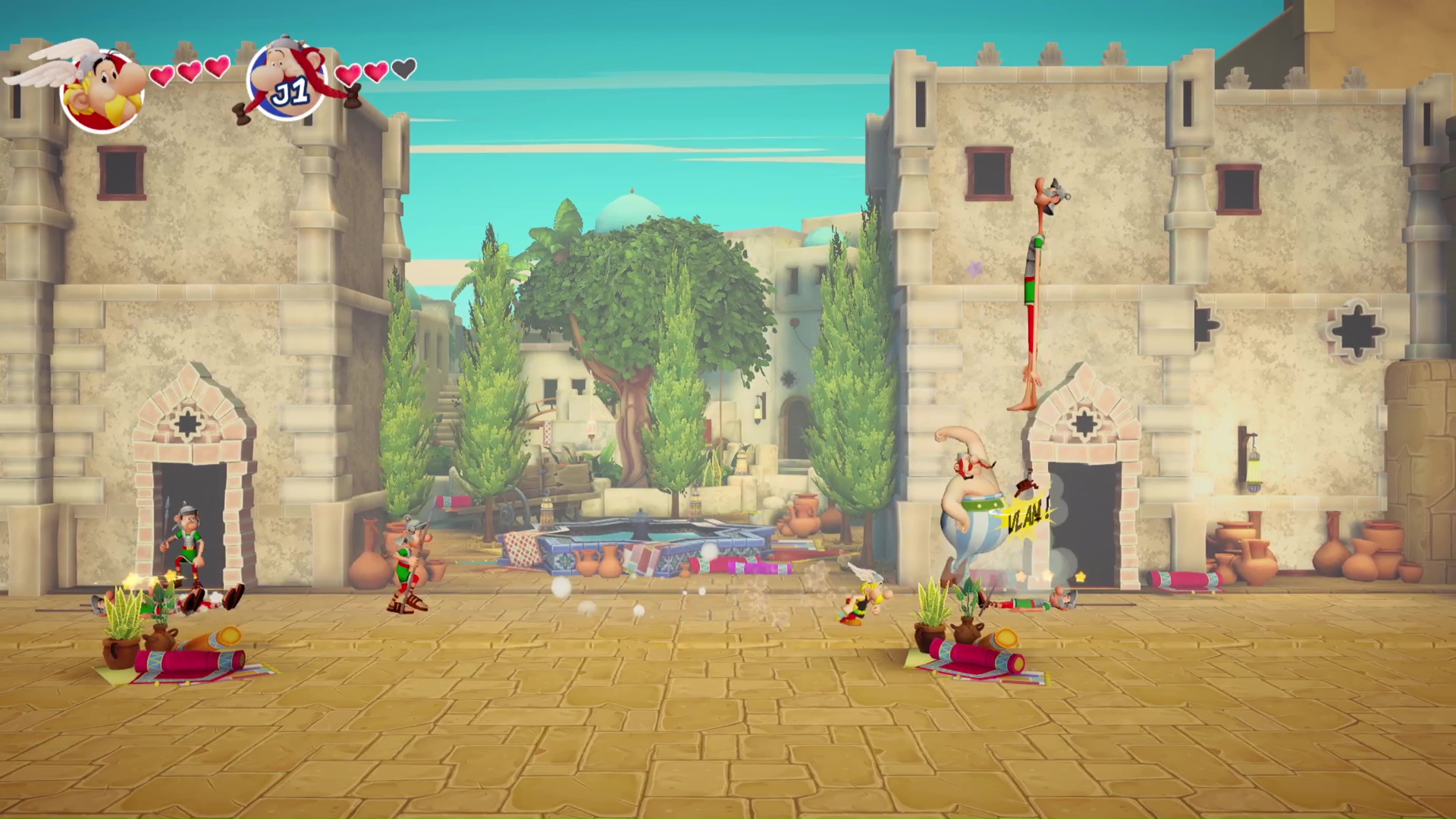This screenshot has width=1456, height=819.
Task: Click the middle heart in Obelix's health bar
Action: point(375,72)
